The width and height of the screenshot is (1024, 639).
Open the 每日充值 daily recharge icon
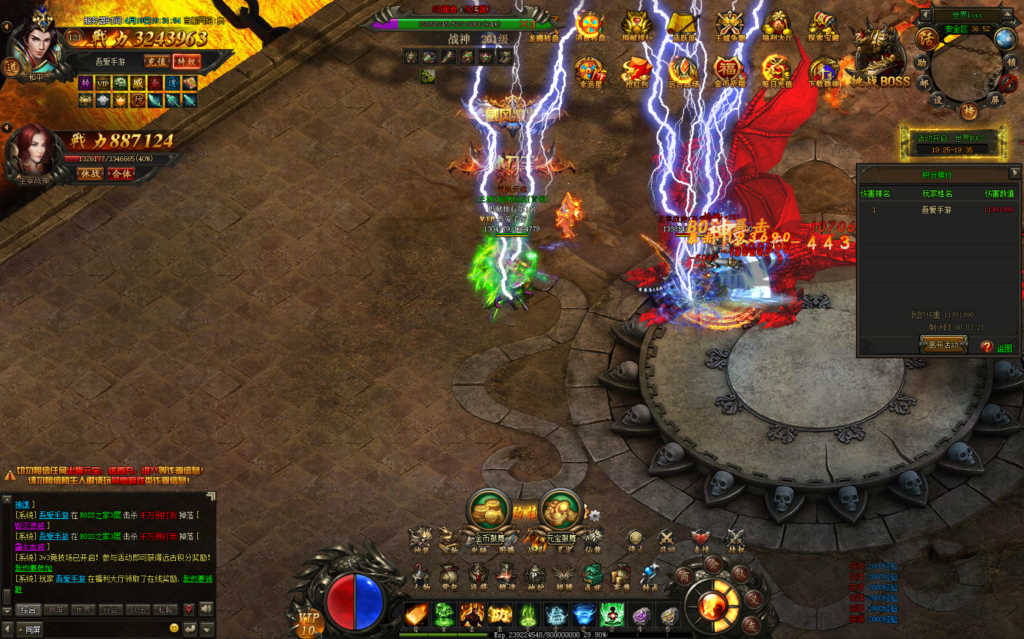click(775, 70)
